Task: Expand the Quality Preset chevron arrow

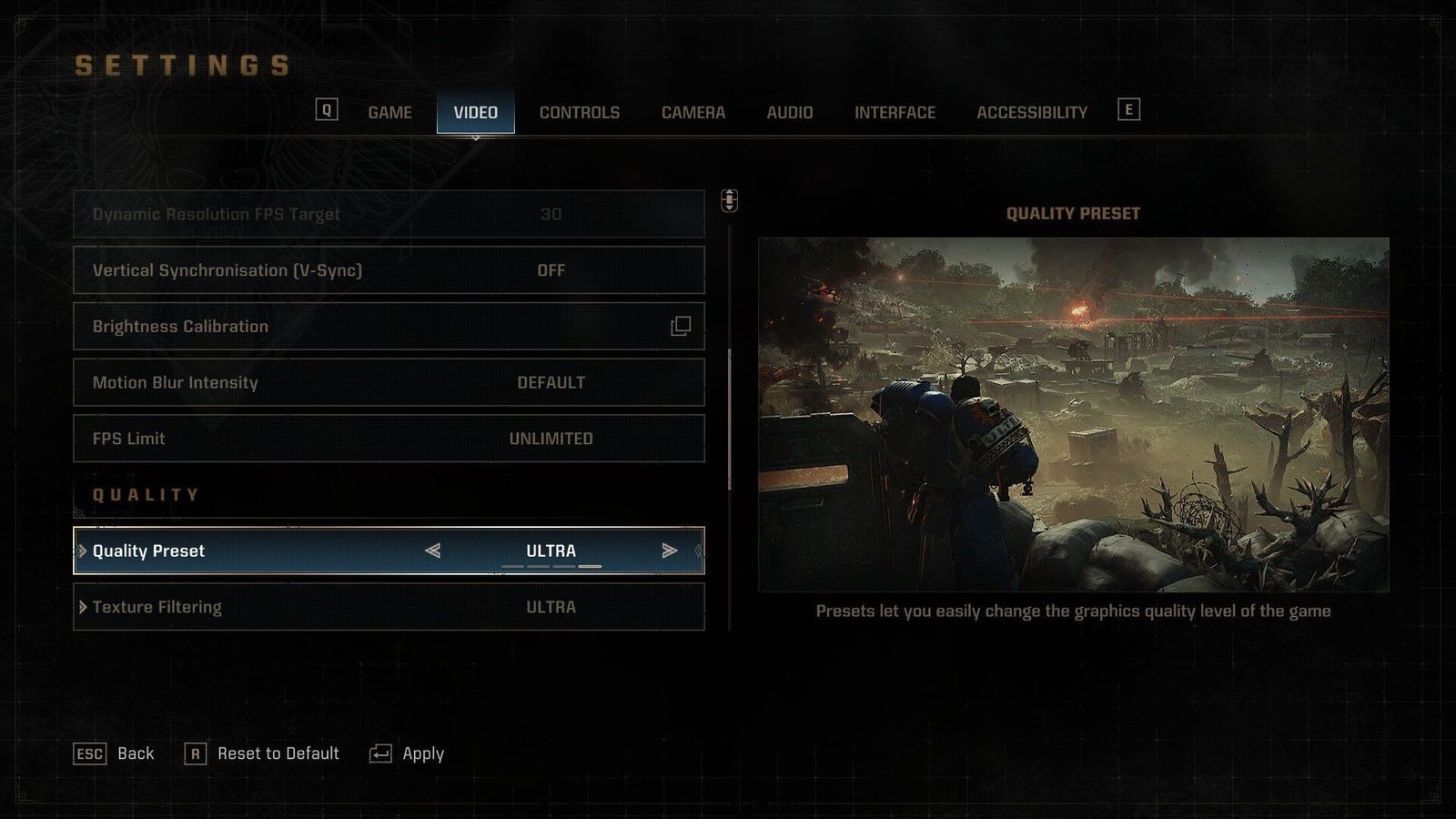Action: 84,551
